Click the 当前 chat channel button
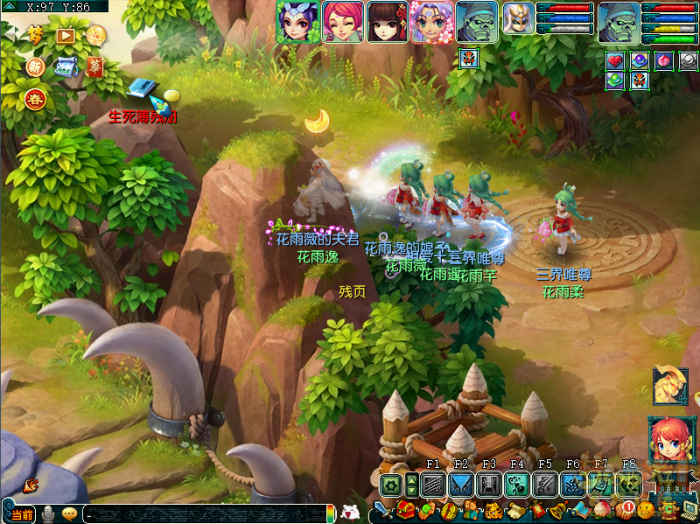This screenshot has height=524, width=700. (x=22, y=514)
